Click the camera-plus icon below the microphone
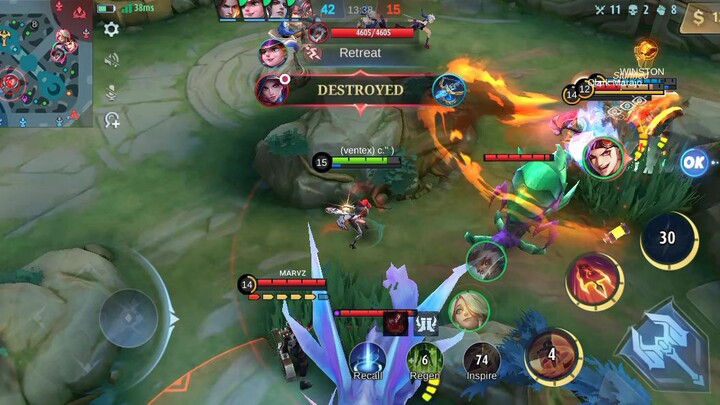 click(x=111, y=121)
